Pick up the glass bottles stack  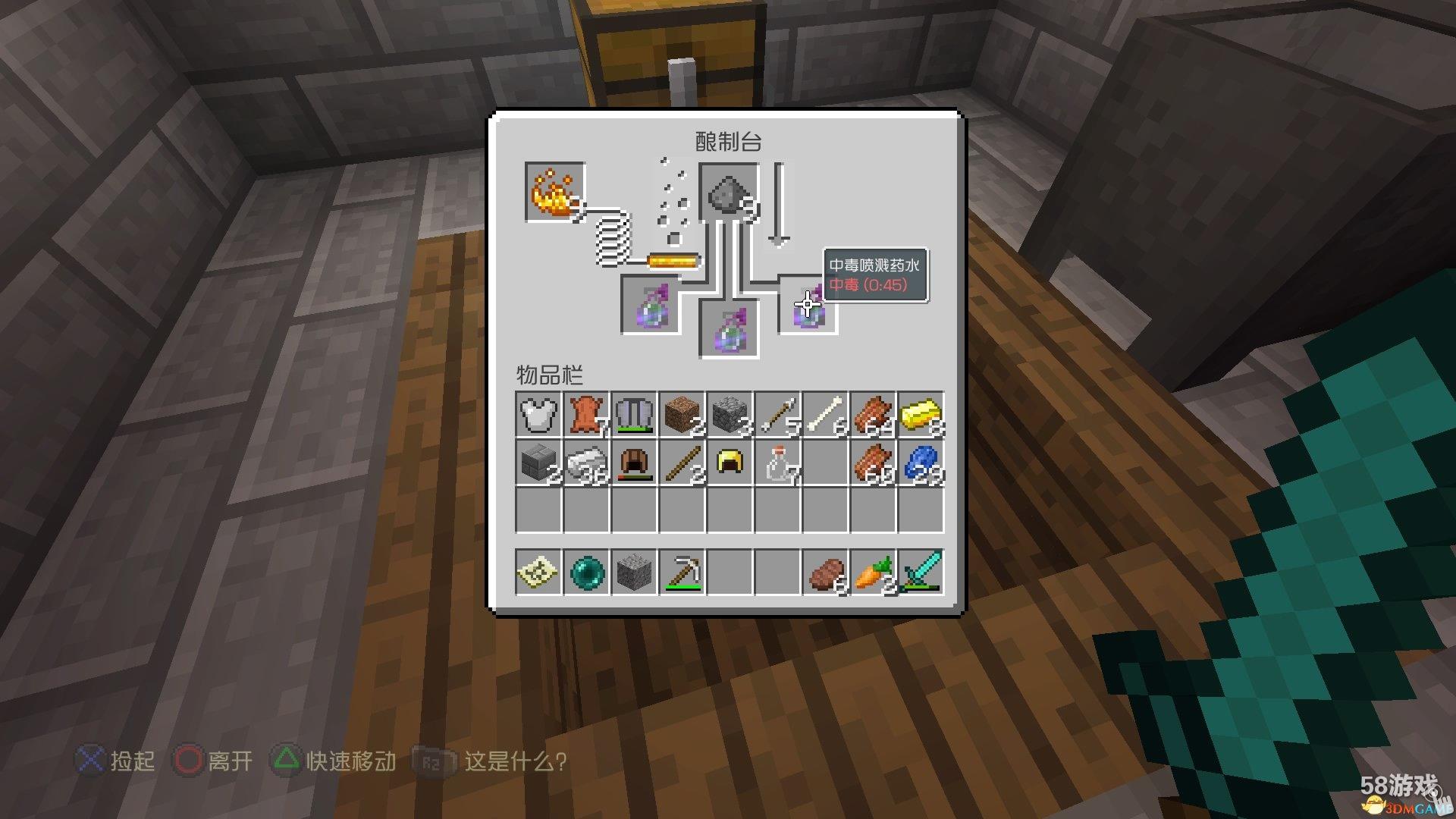point(777,463)
